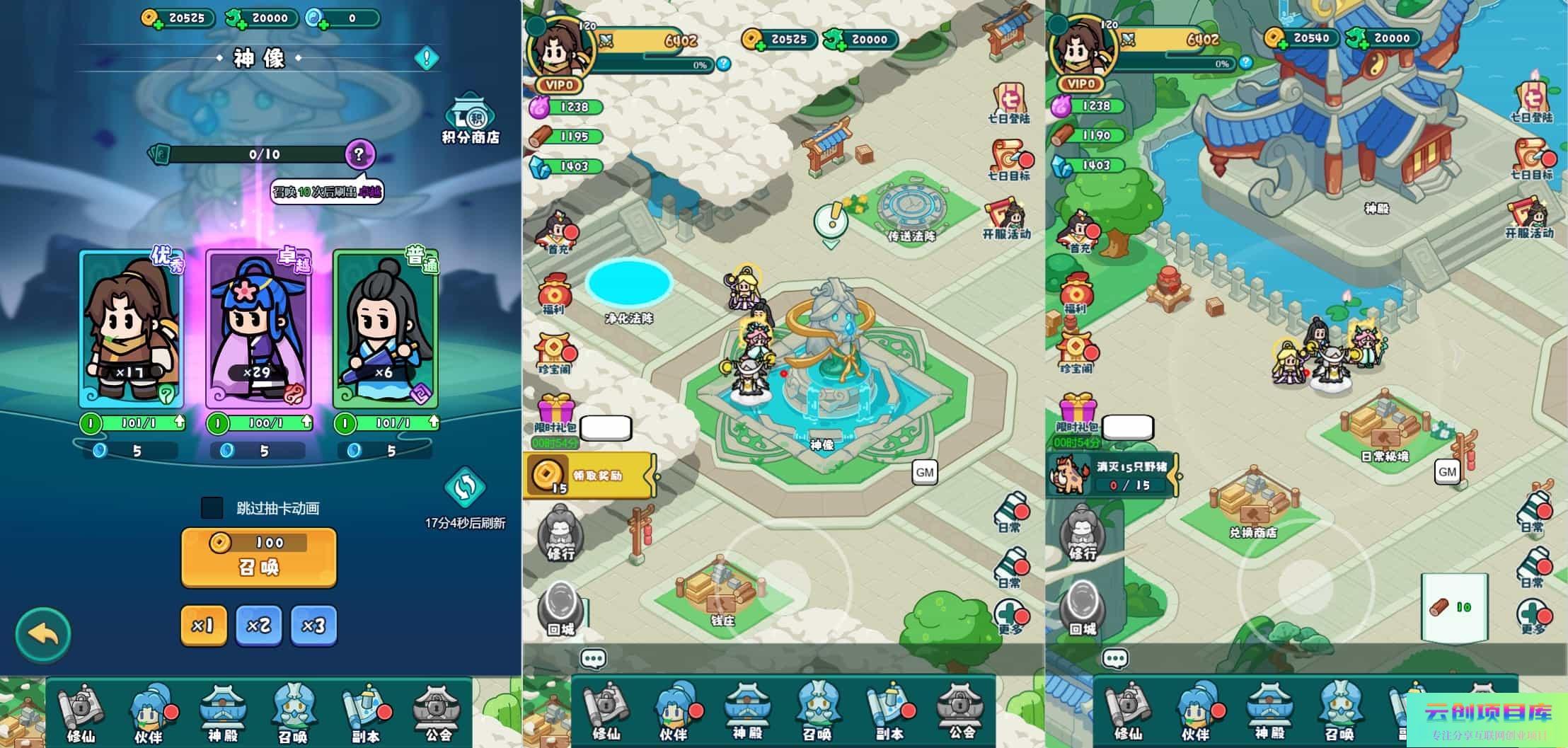The width and height of the screenshot is (1568, 748).
Task: Select the 普通 black-haired swordsman card
Action: pos(386,329)
